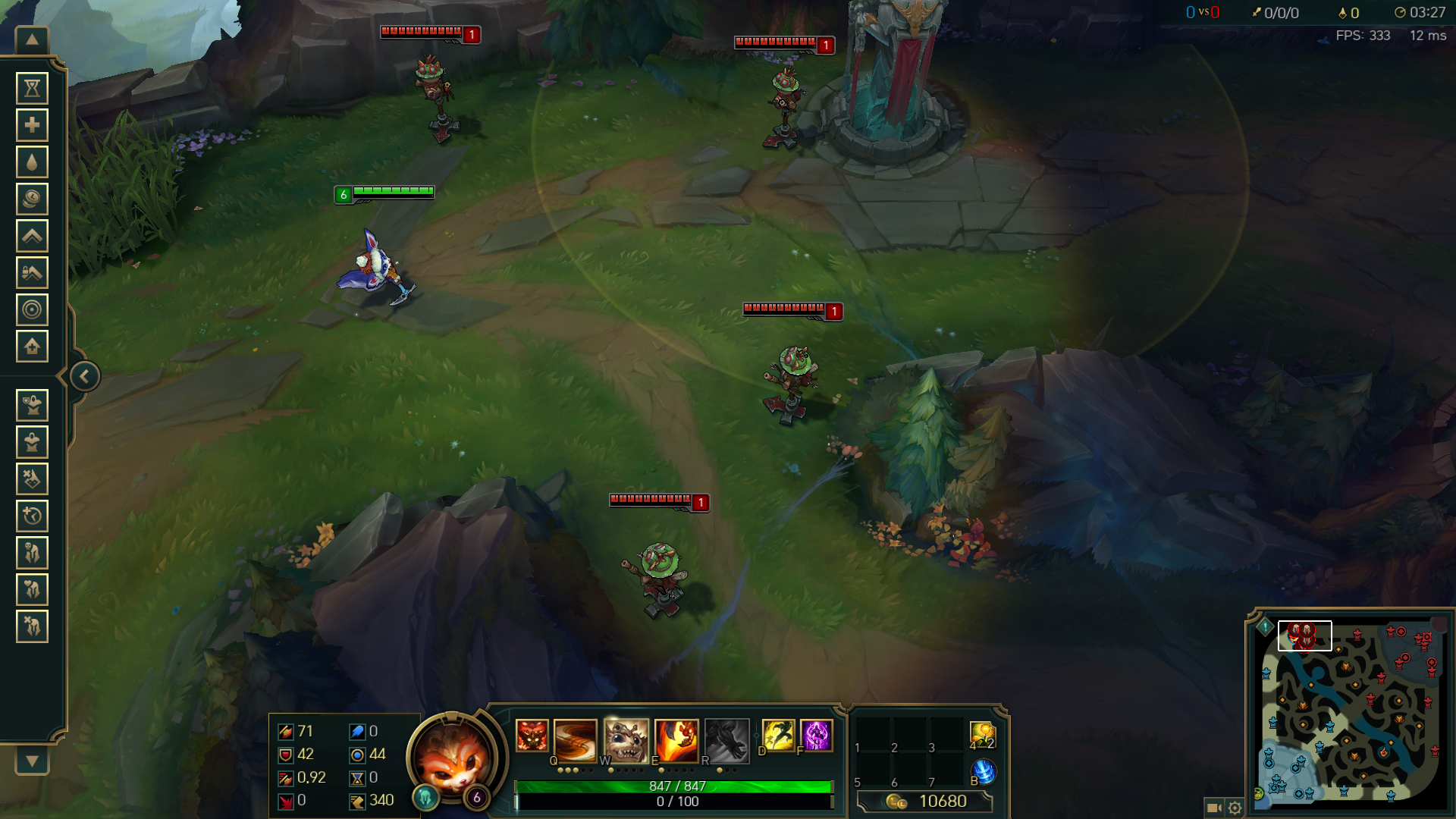Select Gnar's W Hyper ability icon
The image size is (1456, 819).
point(626,739)
